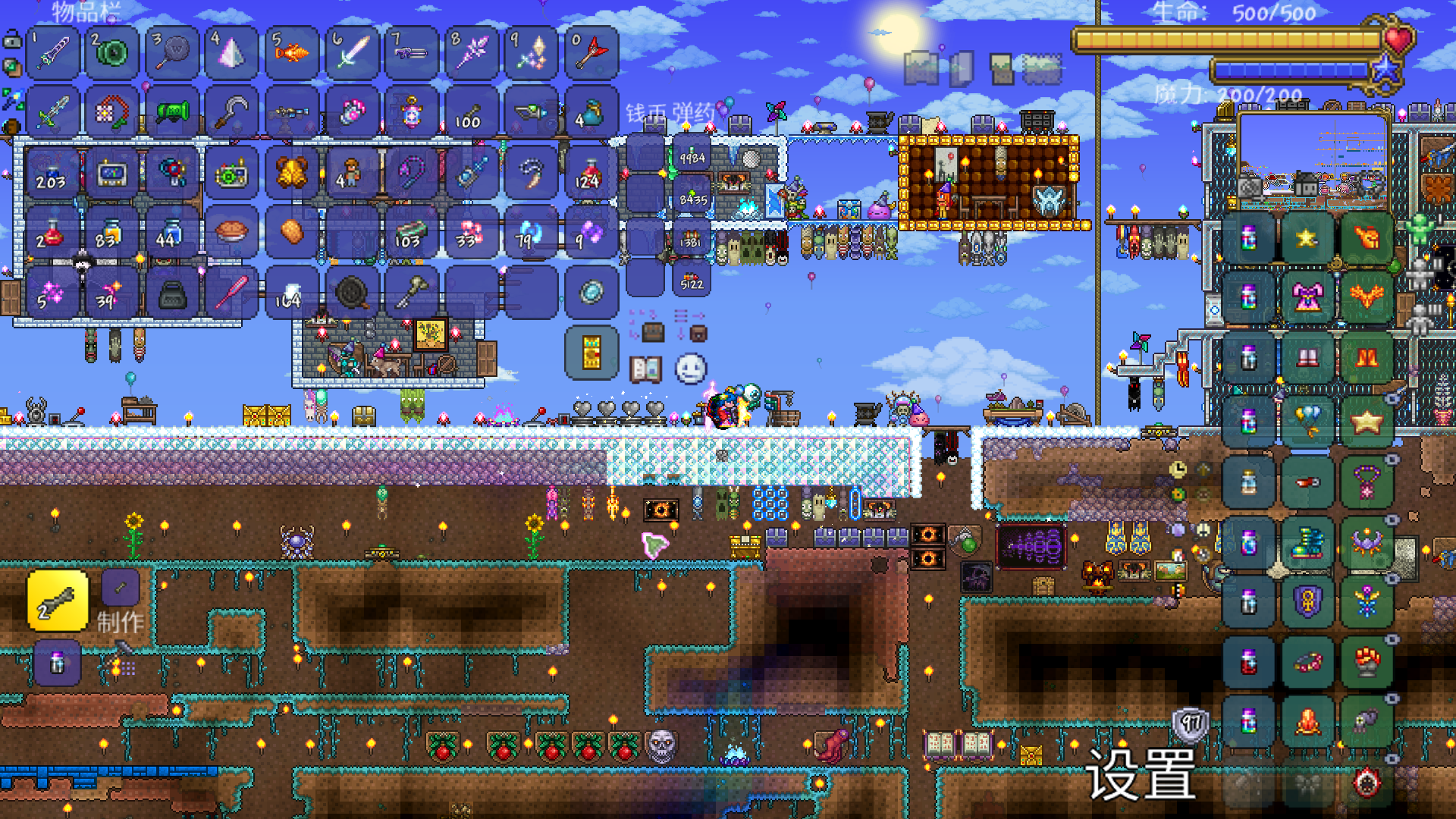Click the sickle inventory slot
Viewport: 1456px width, 819px height.
231,114
